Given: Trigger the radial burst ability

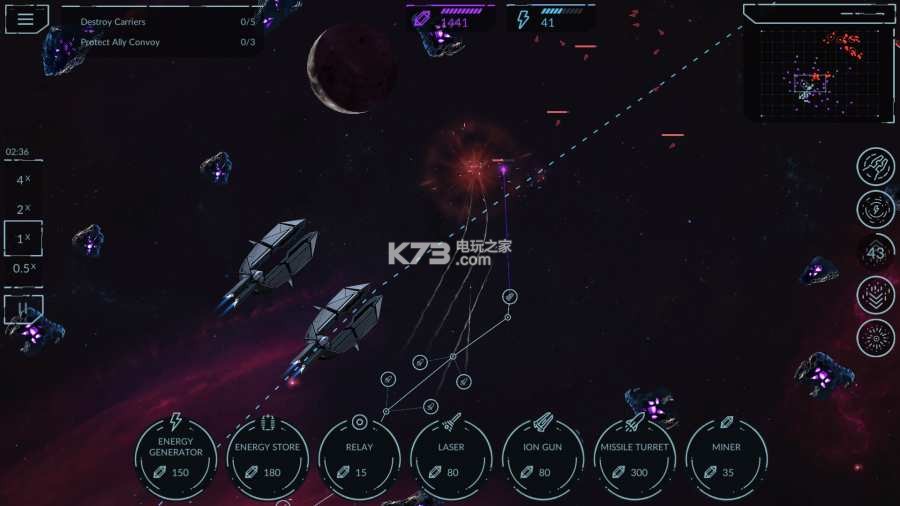Looking at the screenshot, I should click(x=876, y=339).
